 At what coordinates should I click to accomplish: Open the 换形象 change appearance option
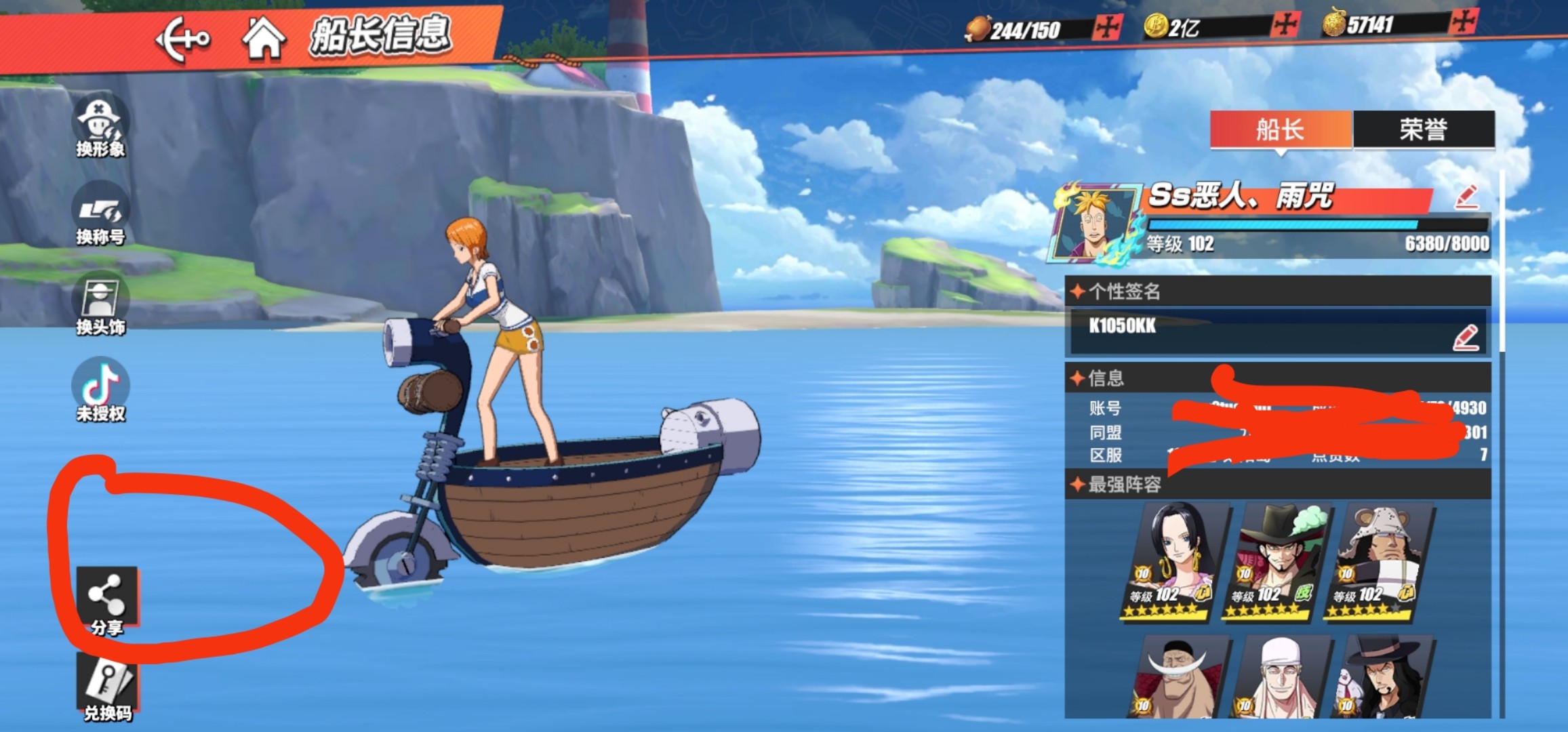point(100,127)
